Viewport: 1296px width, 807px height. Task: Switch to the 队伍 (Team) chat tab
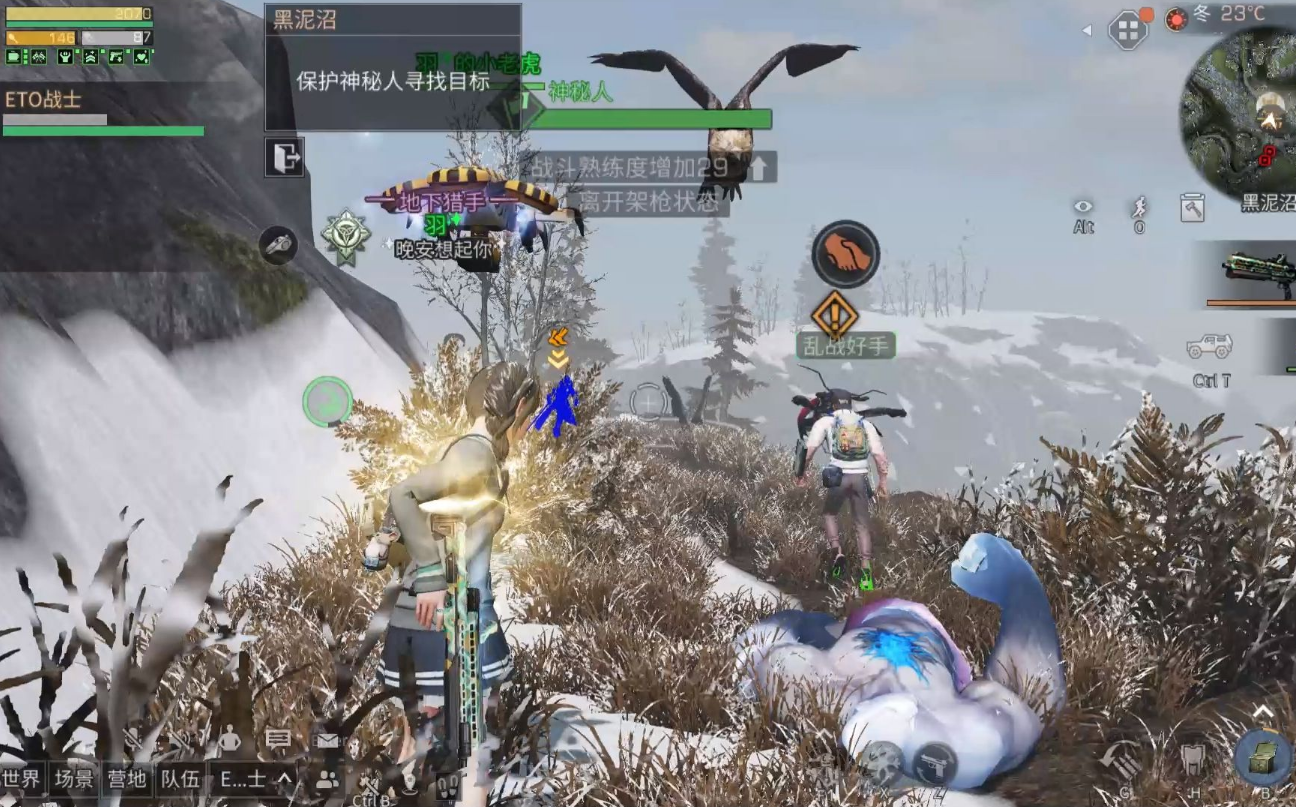pyautogui.click(x=180, y=779)
